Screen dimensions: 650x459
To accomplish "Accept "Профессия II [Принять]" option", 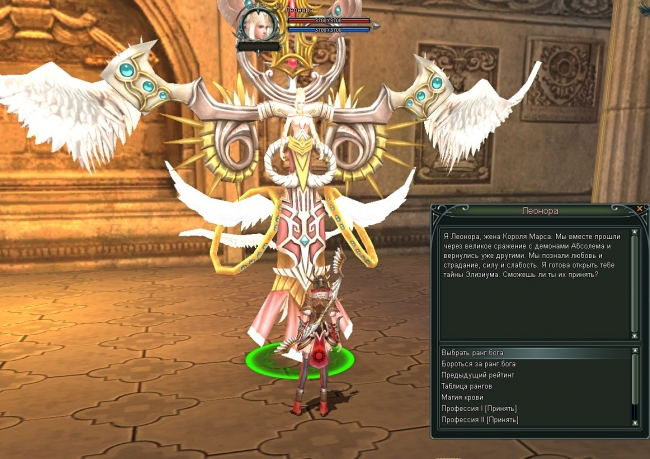I will [x=481, y=419].
